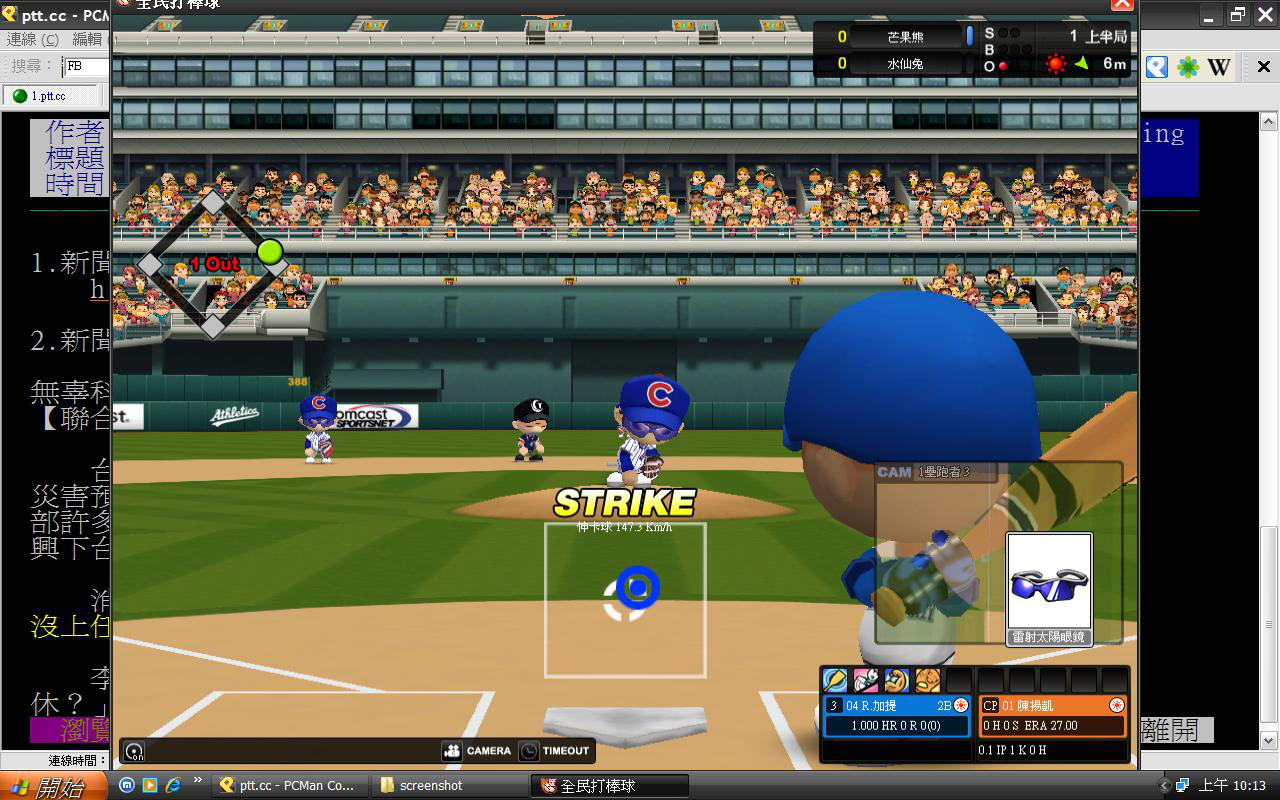The width and height of the screenshot is (1280, 800).
Task: Click the laser sunglasses item card
Action: click(1049, 588)
